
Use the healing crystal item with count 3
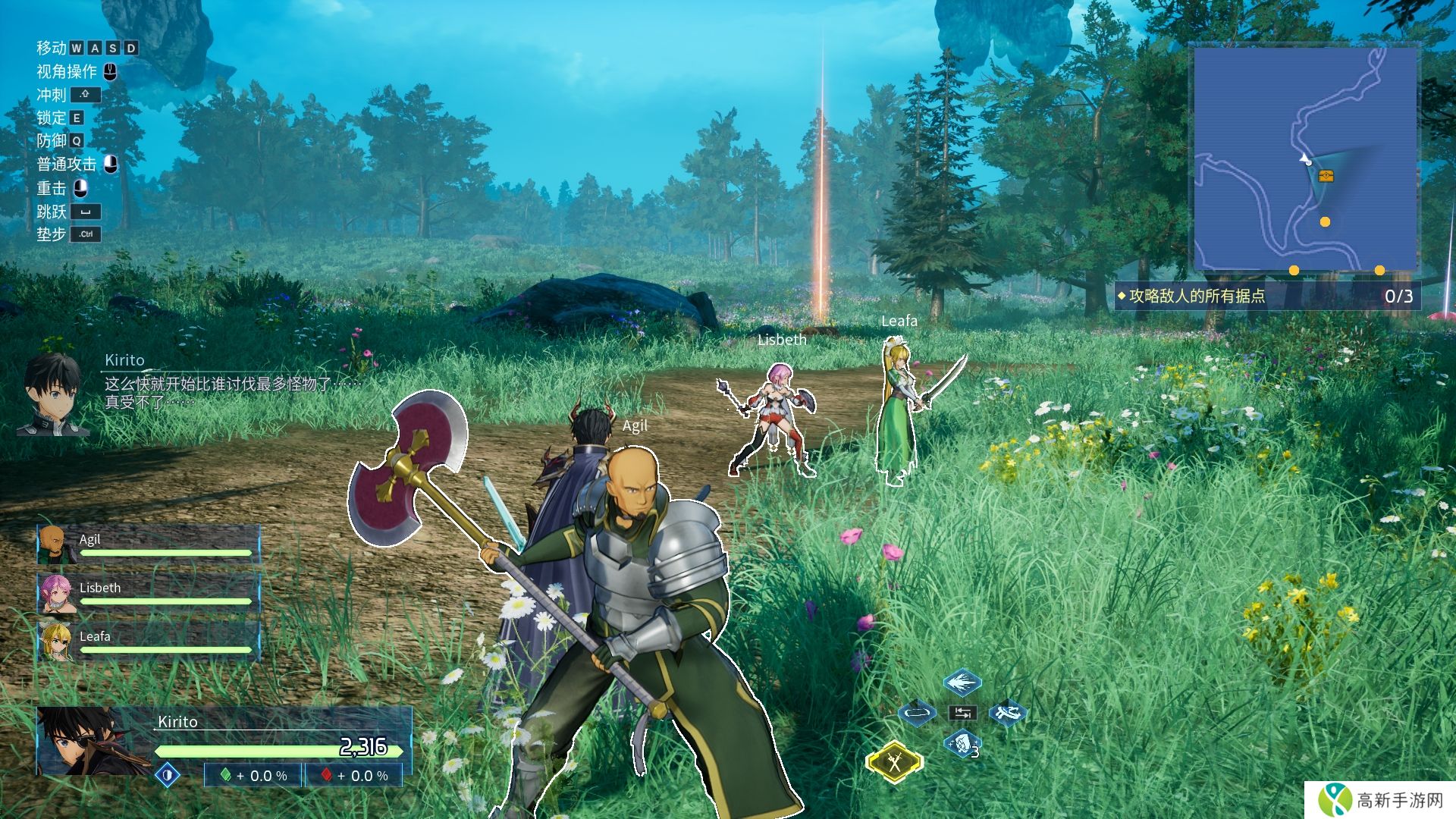tap(962, 743)
